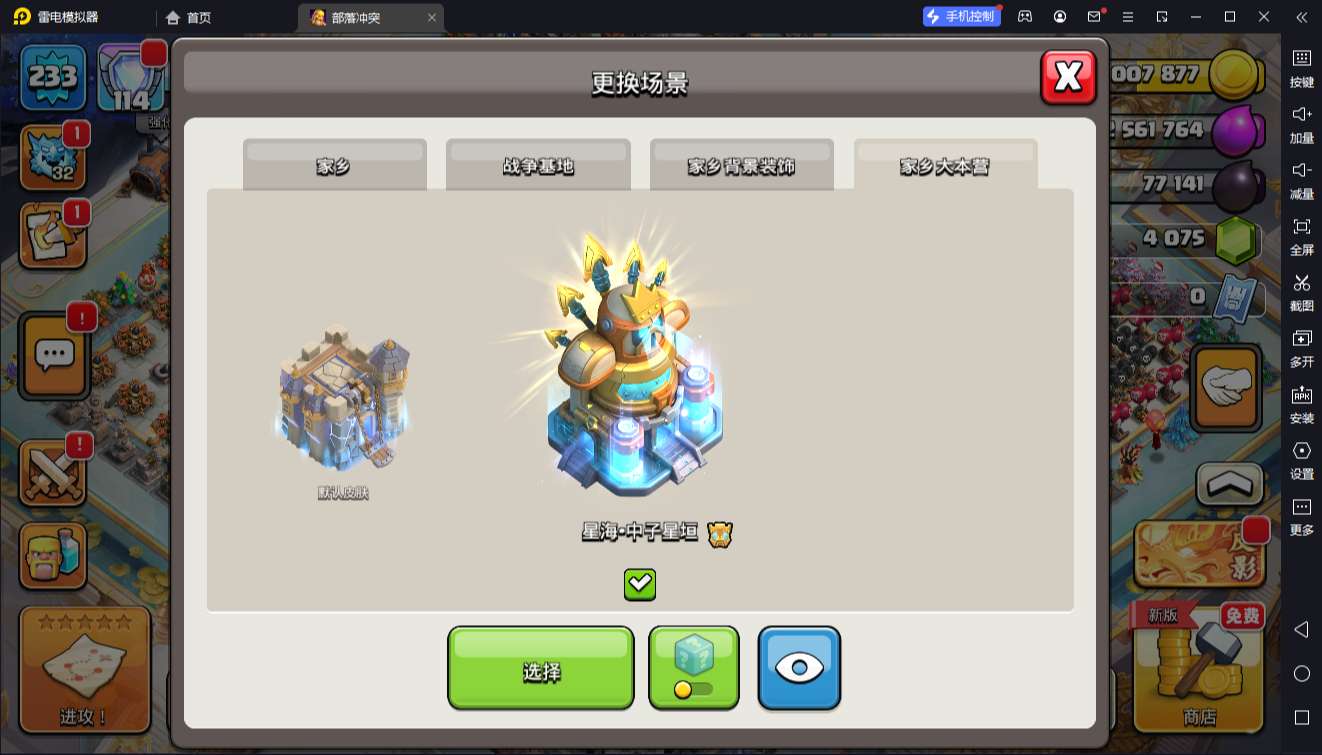Viewport: 1322px width, 755px height.
Task: Open the 战争基地 tab
Action: click(x=538, y=166)
